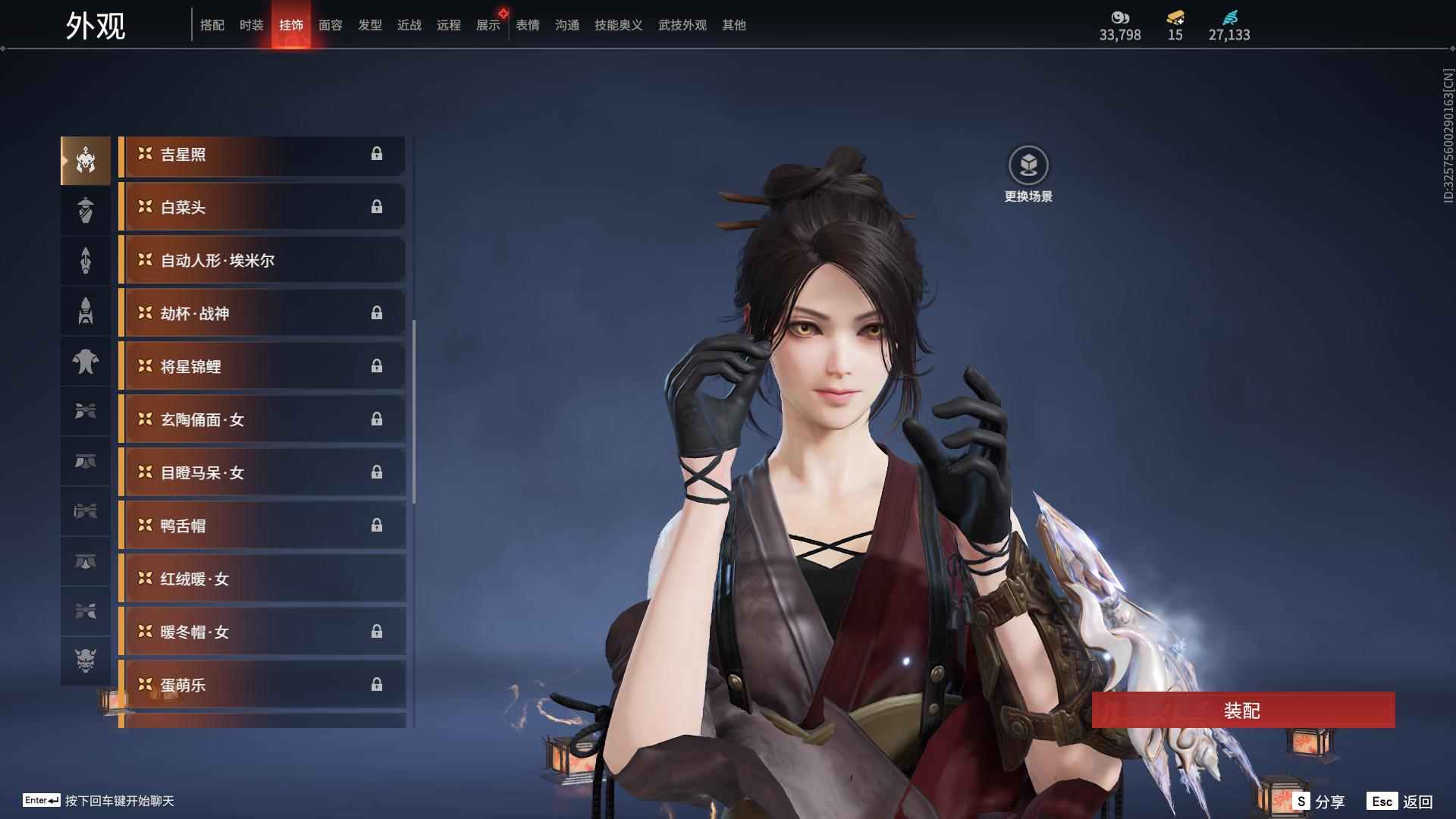Viewport: 1456px width, 819px height.
Task: Click the red 装配 equip button
Action: pyautogui.click(x=1243, y=711)
